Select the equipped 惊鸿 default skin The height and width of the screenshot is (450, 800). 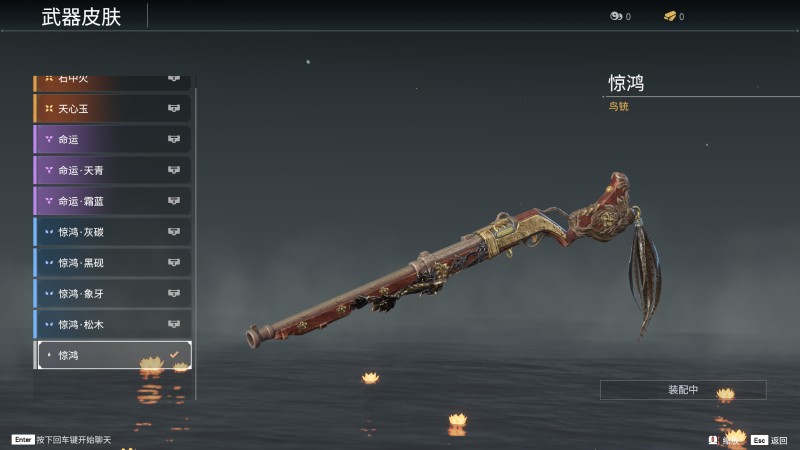click(112, 355)
